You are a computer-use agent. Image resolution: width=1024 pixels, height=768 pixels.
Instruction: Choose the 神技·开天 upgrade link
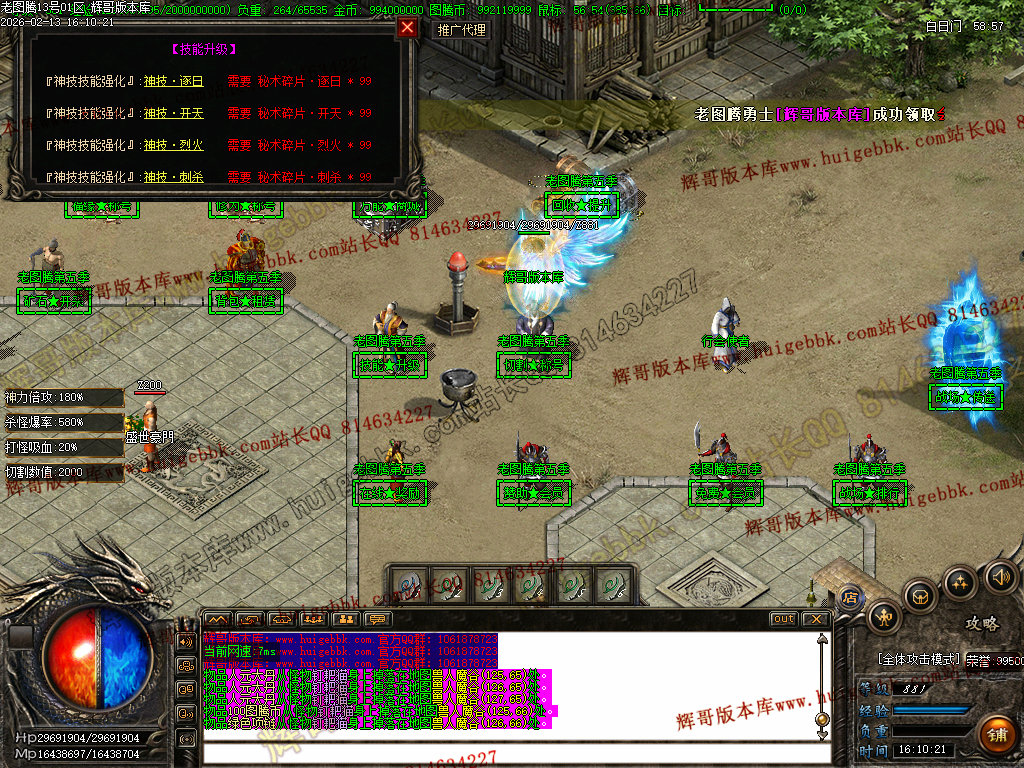click(173, 114)
